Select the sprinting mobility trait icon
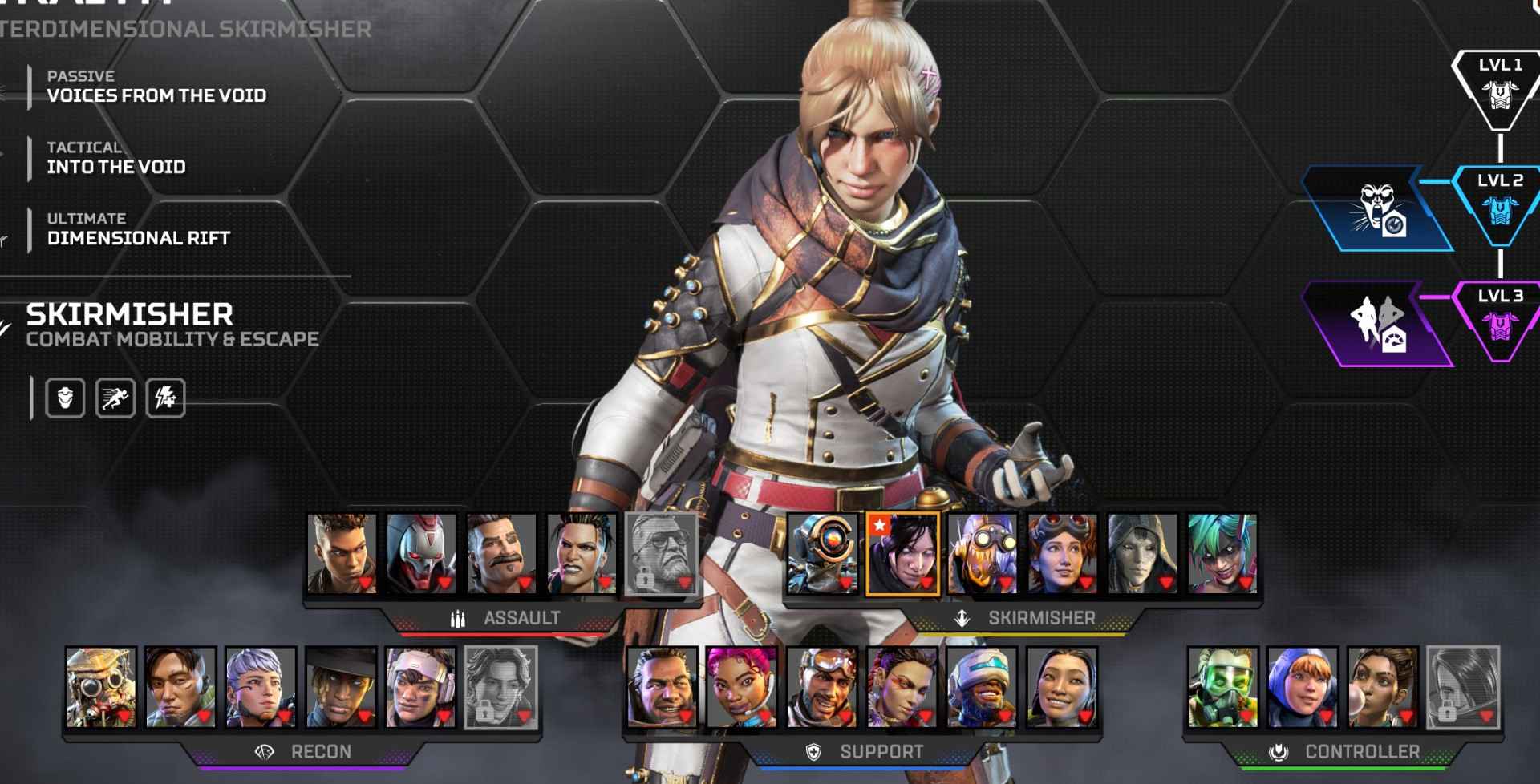The image size is (1540, 784). (115, 398)
